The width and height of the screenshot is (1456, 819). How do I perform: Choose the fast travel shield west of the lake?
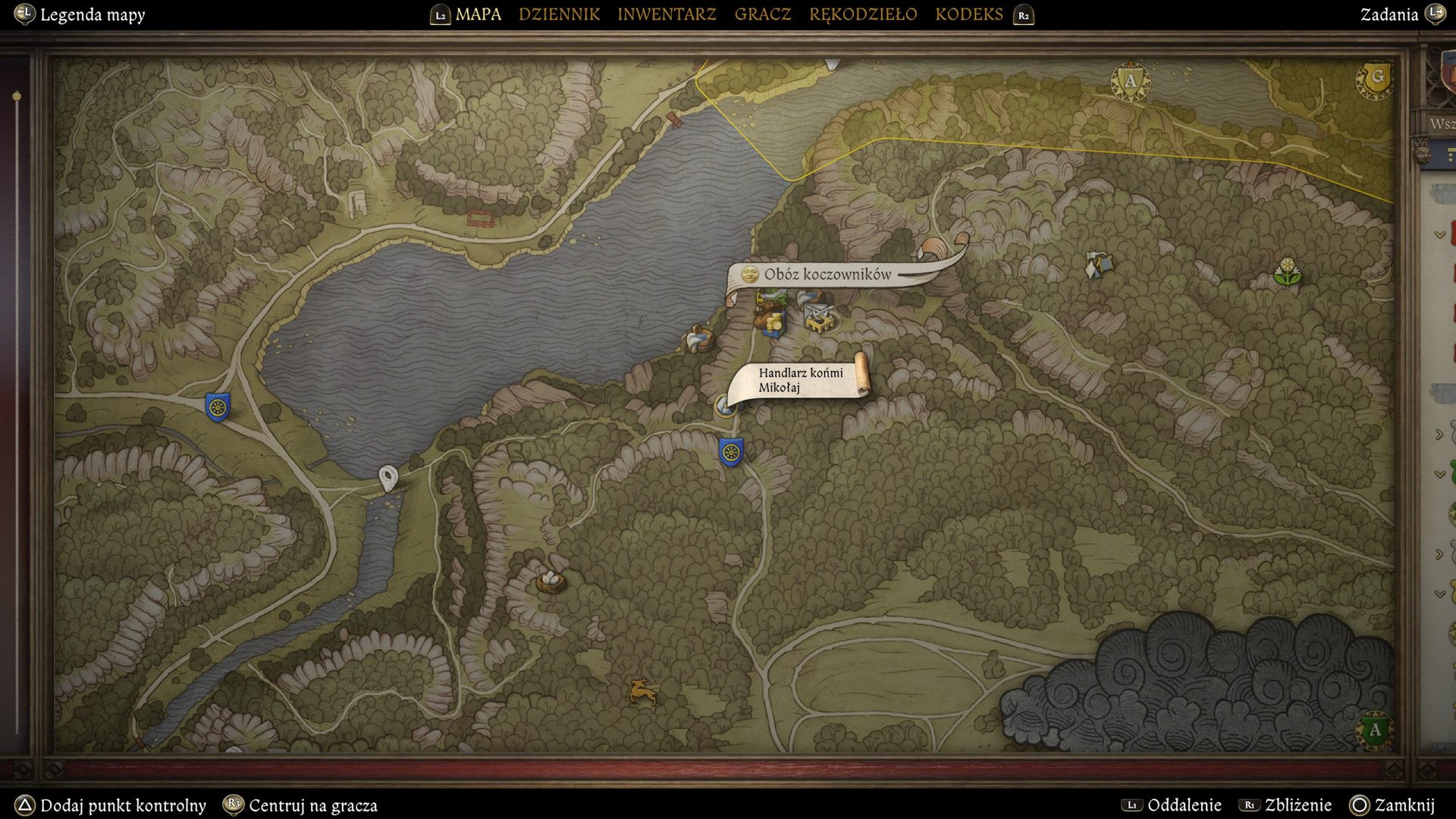click(x=218, y=407)
